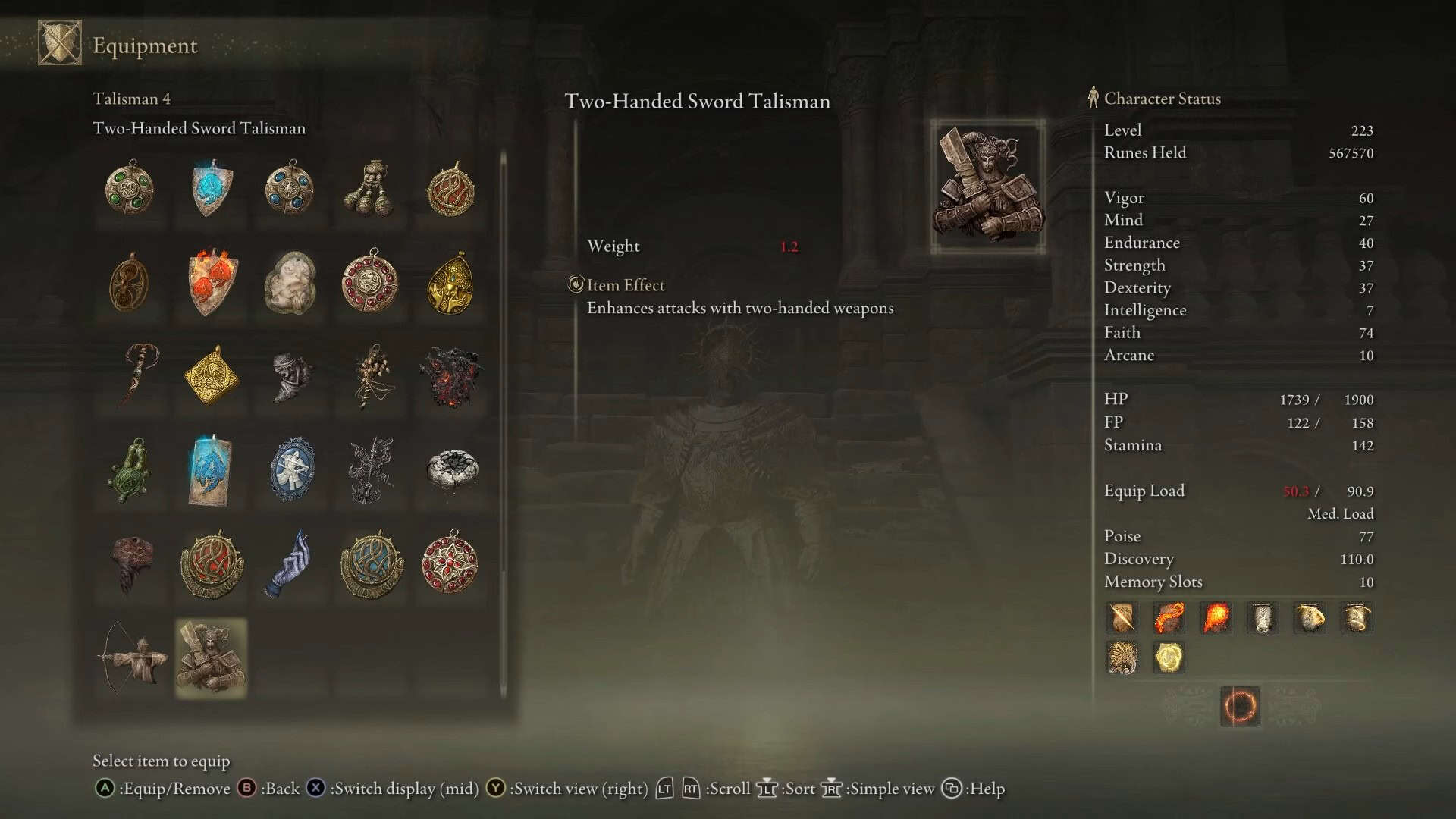Click the large Two-Handed Sword Talisman preview

click(987, 187)
